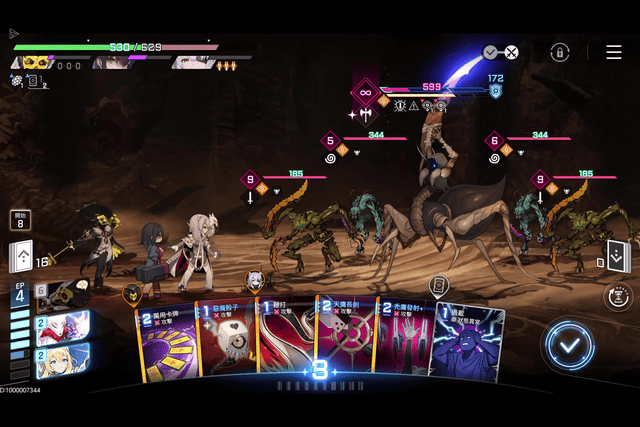
Task: Select the blonde character portrait
Action: pos(62,361)
